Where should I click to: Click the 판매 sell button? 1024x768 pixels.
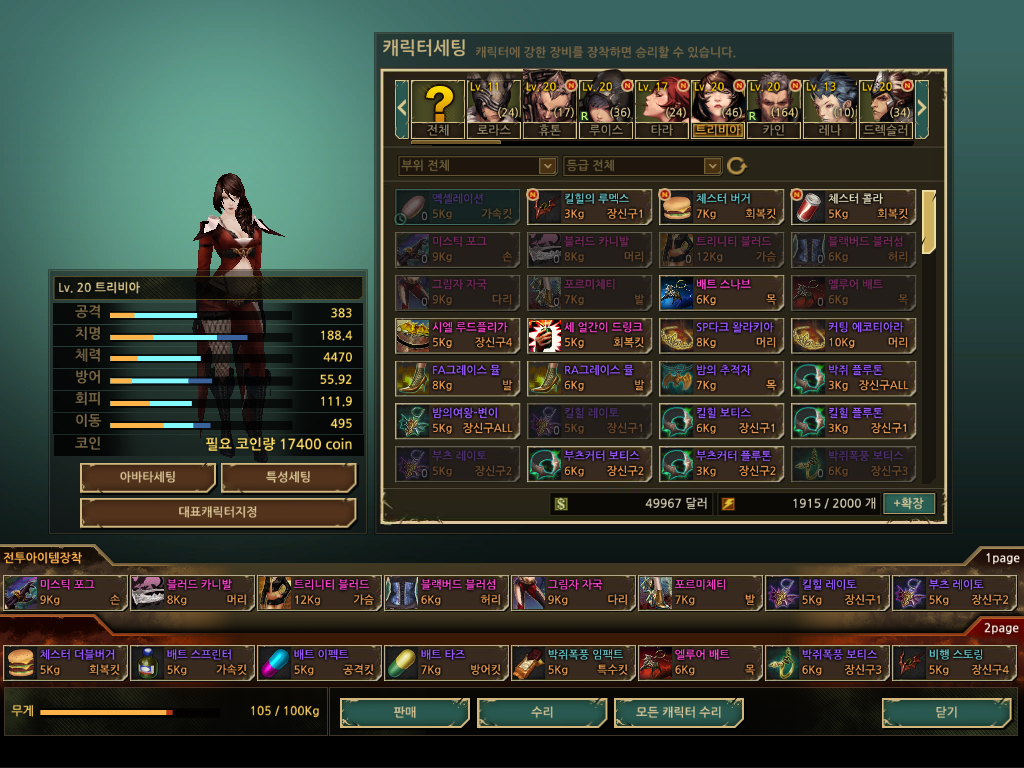click(404, 712)
